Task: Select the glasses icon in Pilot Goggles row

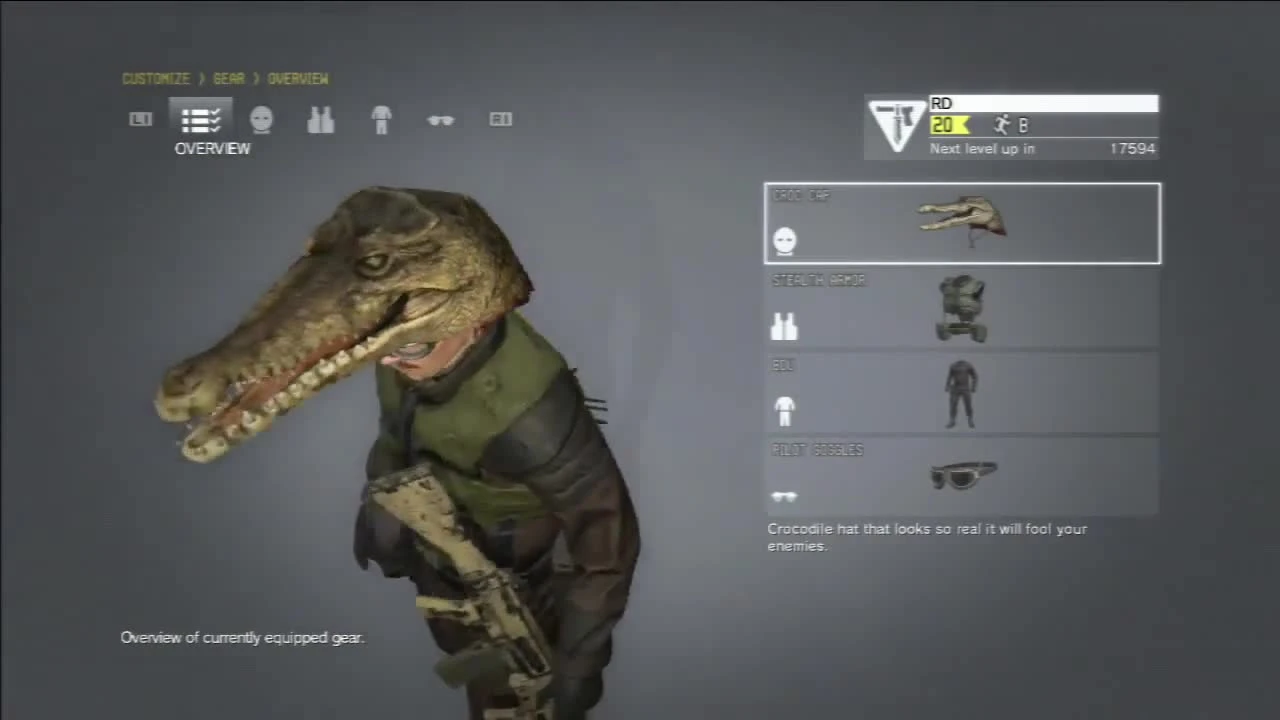Action: pyautogui.click(x=784, y=495)
